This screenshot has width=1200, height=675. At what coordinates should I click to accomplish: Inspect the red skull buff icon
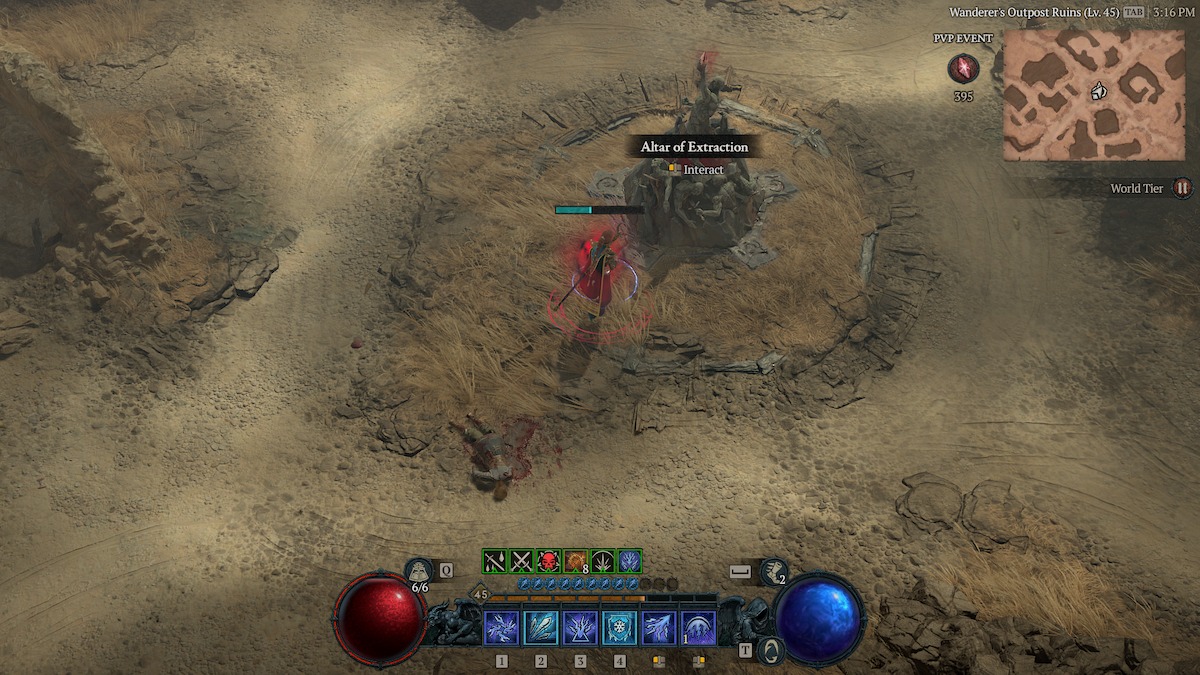pyautogui.click(x=548, y=561)
